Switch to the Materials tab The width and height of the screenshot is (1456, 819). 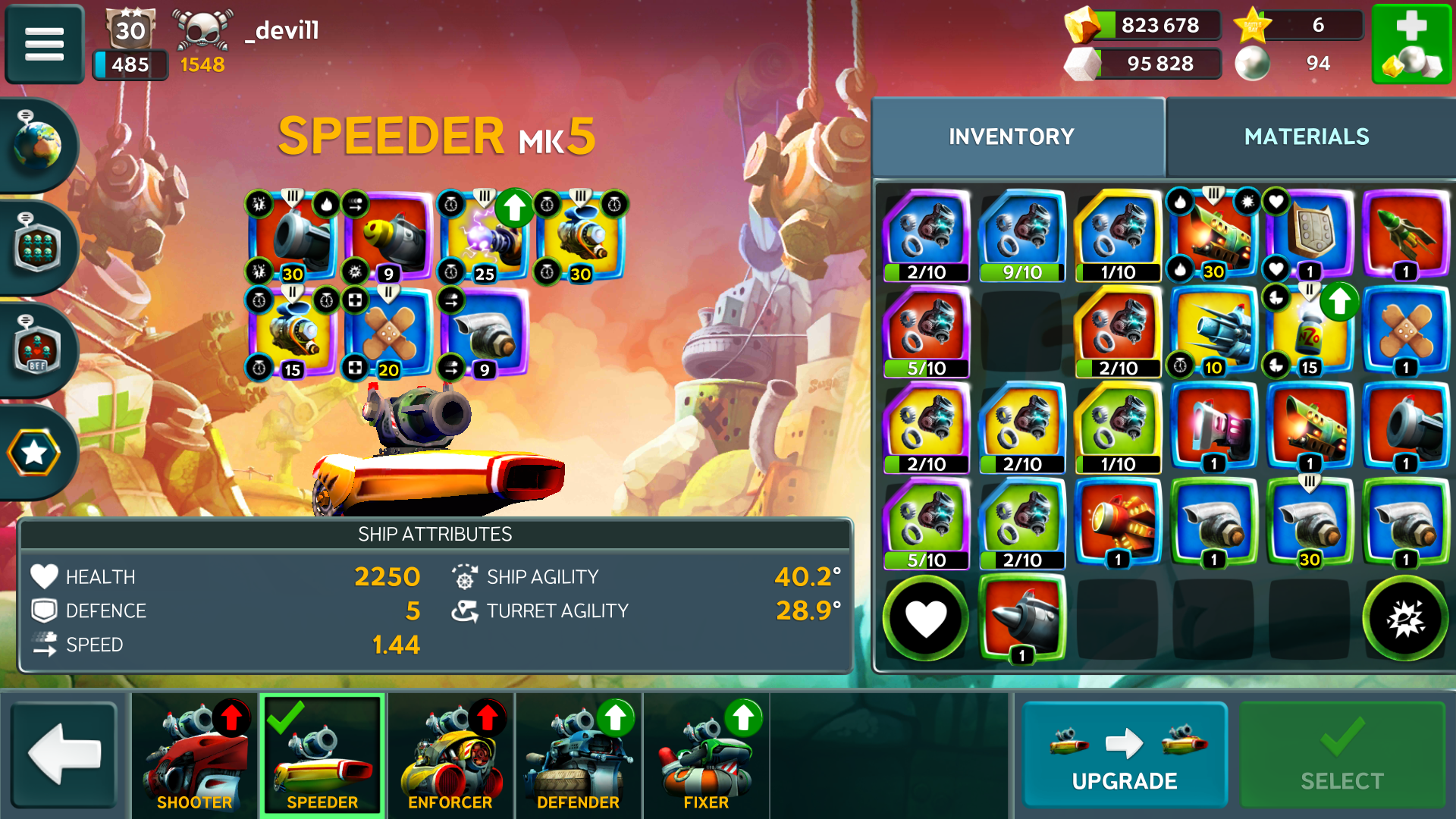tap(1306, 136)
